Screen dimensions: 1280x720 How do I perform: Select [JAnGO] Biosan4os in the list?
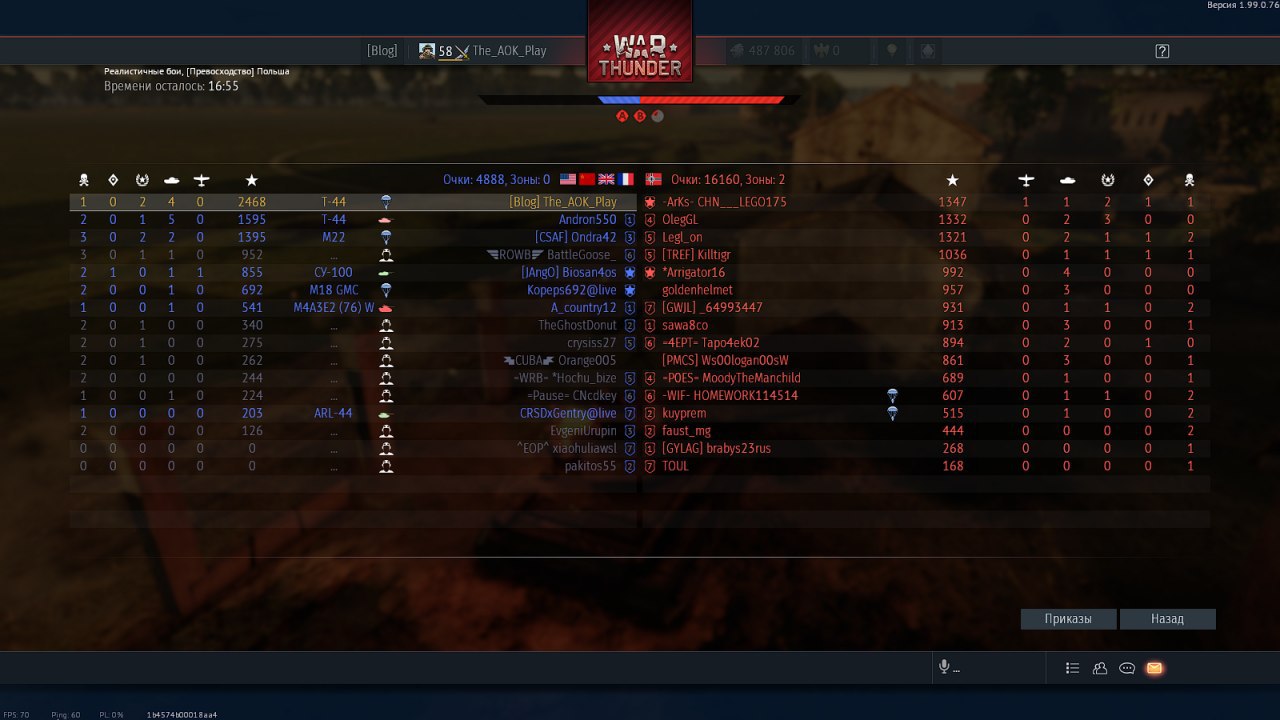pos(568,273)
